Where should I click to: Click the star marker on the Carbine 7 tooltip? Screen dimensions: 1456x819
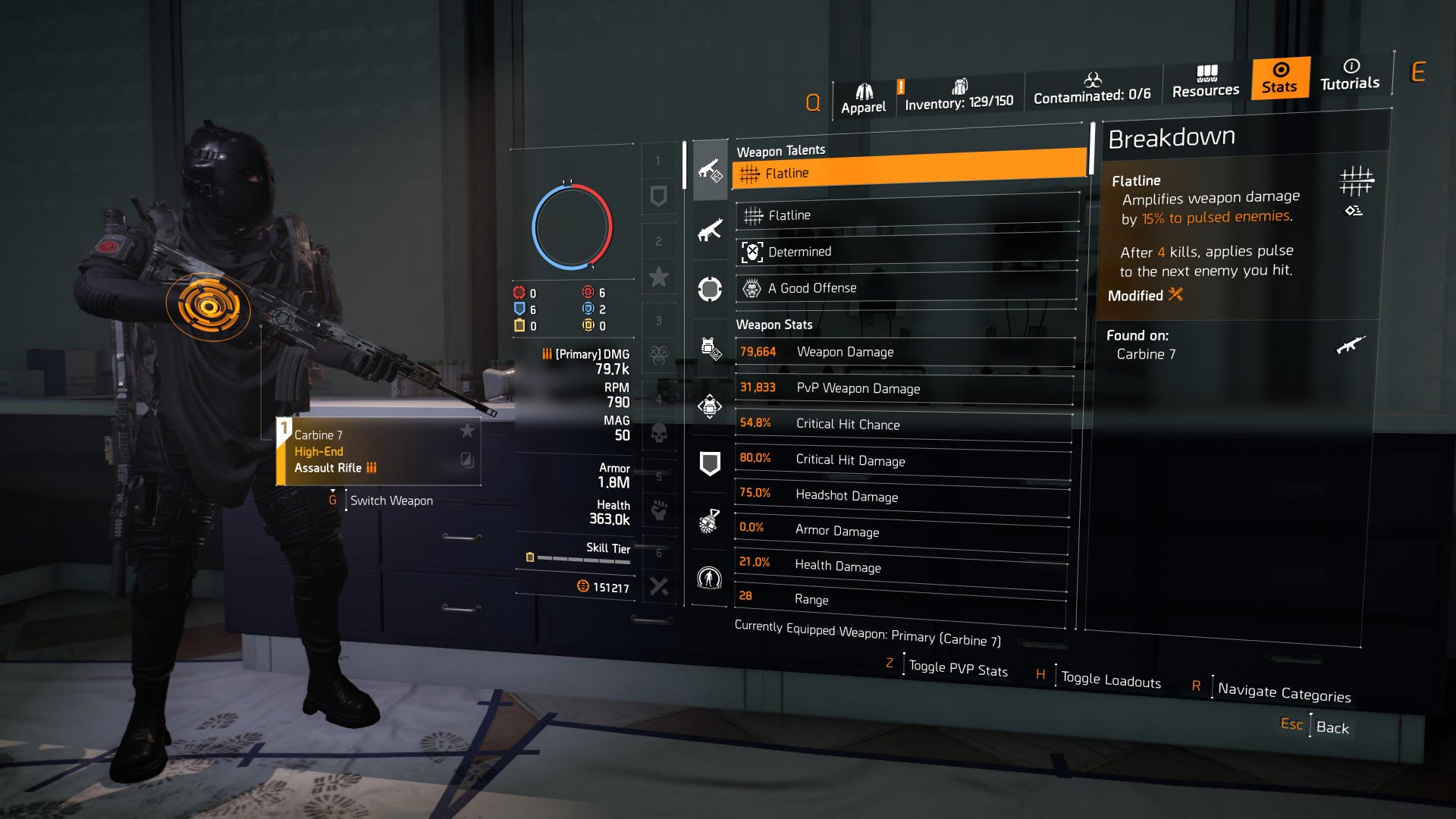tap(469, 431)
